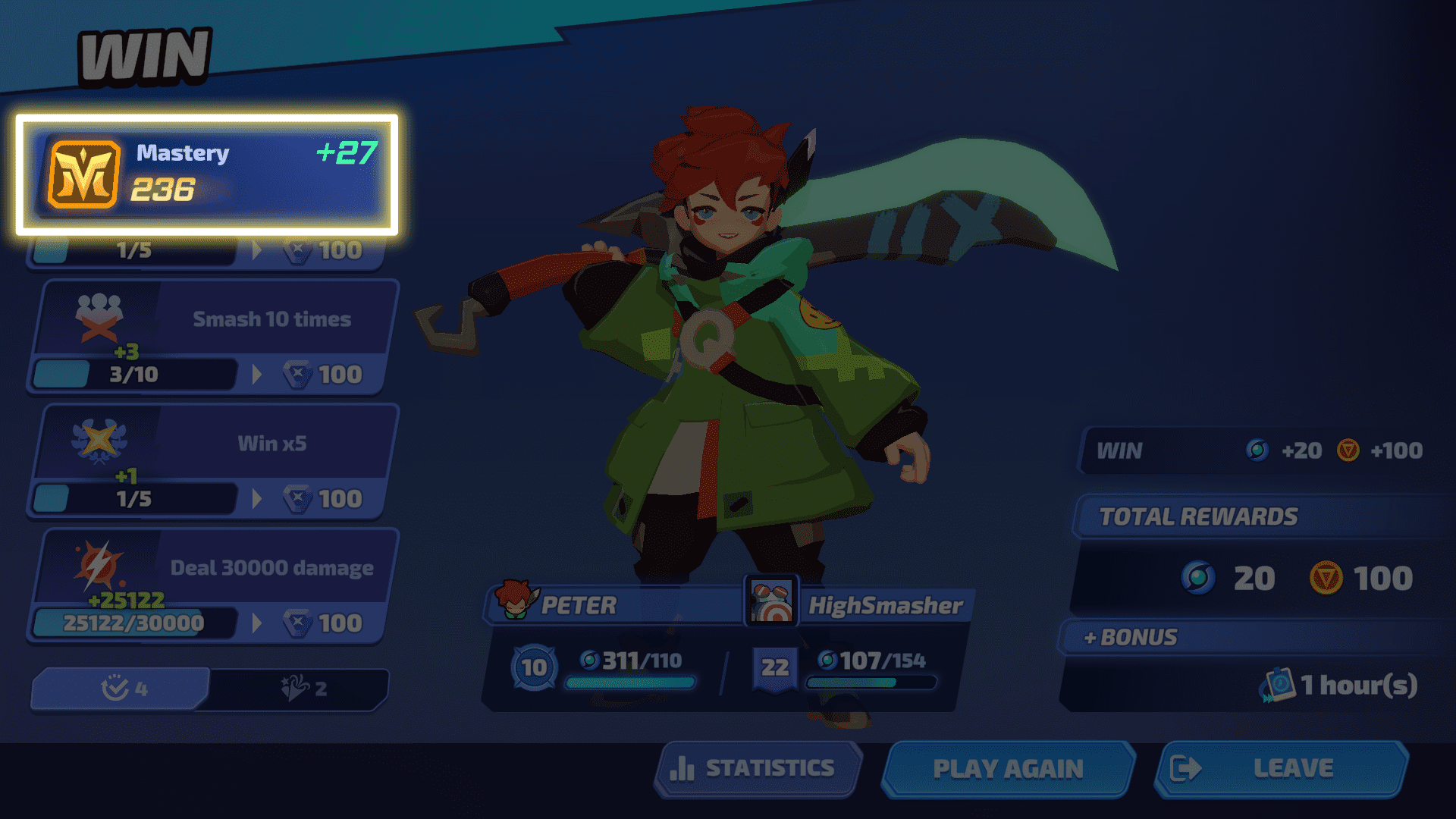Select the Win x5 quest row
This screenshot has height=819, width=1456.
(x=212, y=462)
